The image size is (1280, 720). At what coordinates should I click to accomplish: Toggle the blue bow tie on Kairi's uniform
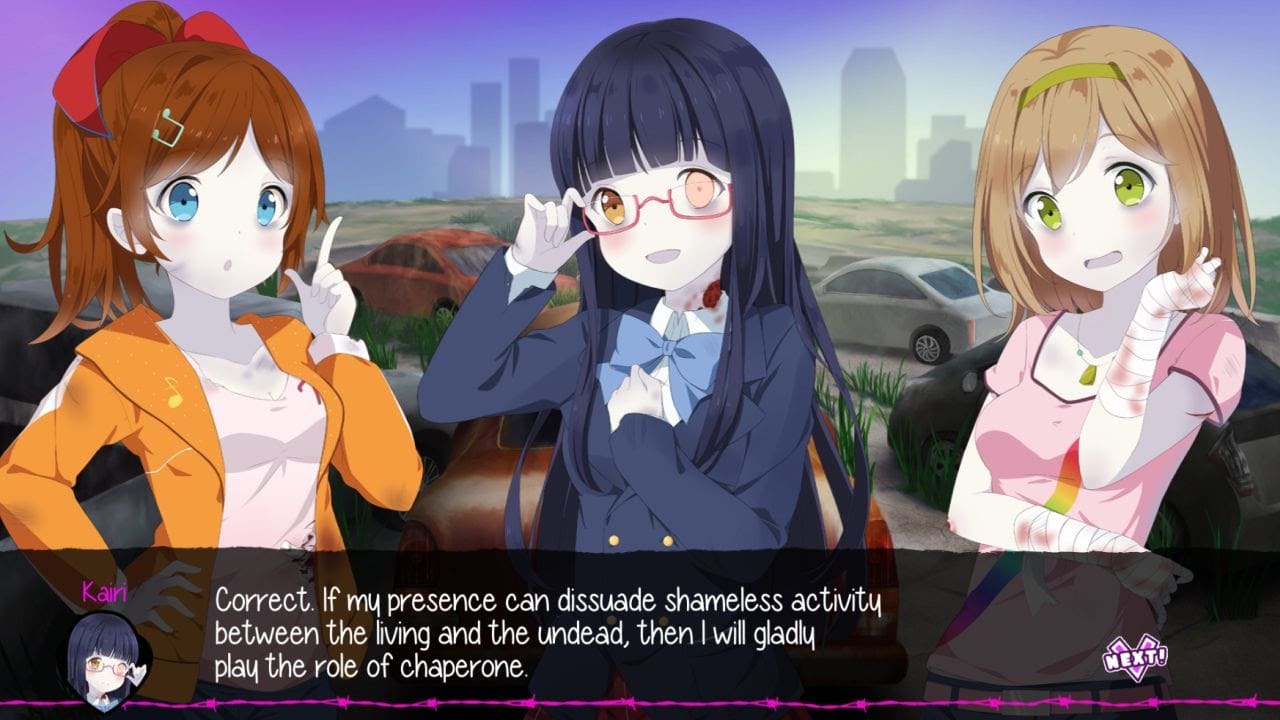pyautogui.click(x=670, y=347)
